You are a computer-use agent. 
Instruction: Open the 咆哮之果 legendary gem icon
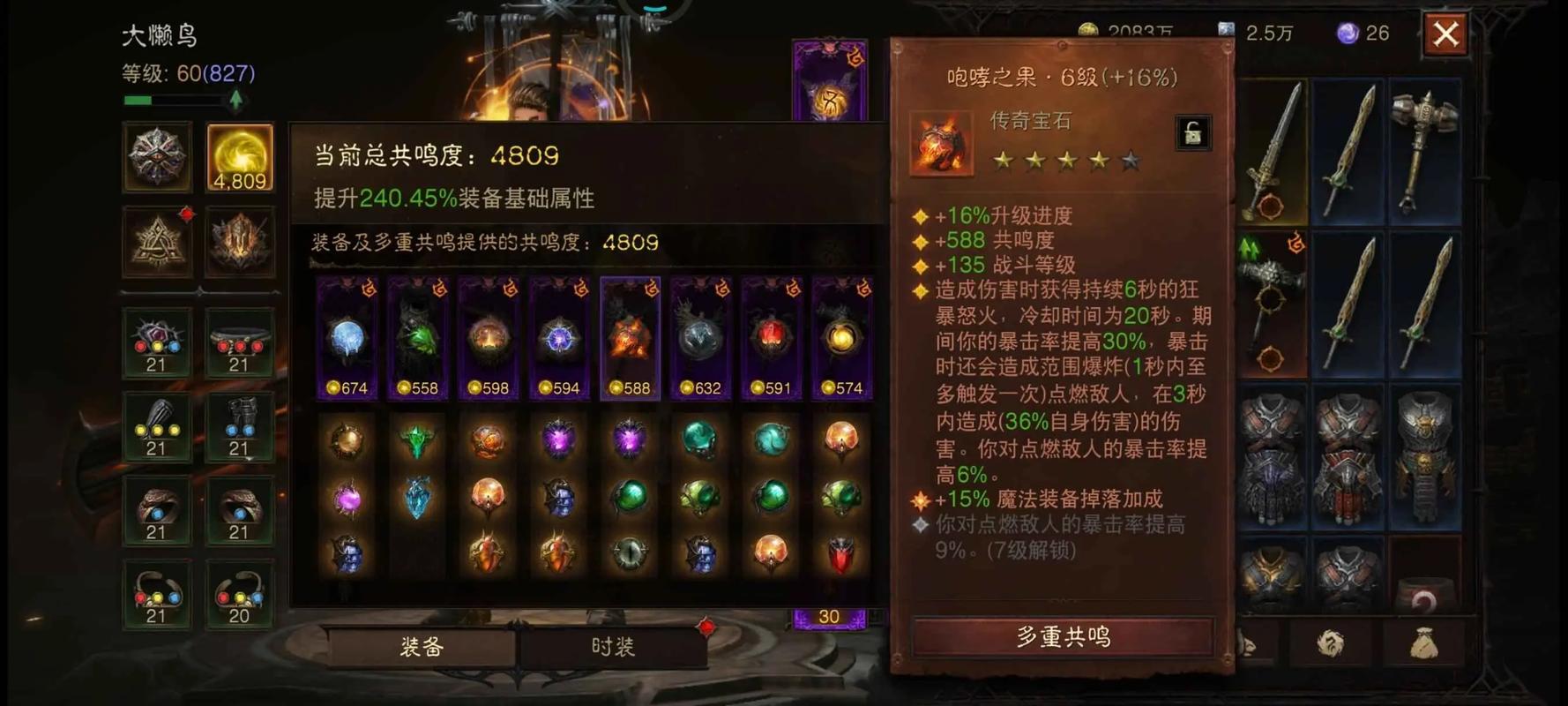pyautogui.click(x=940, y=144)
